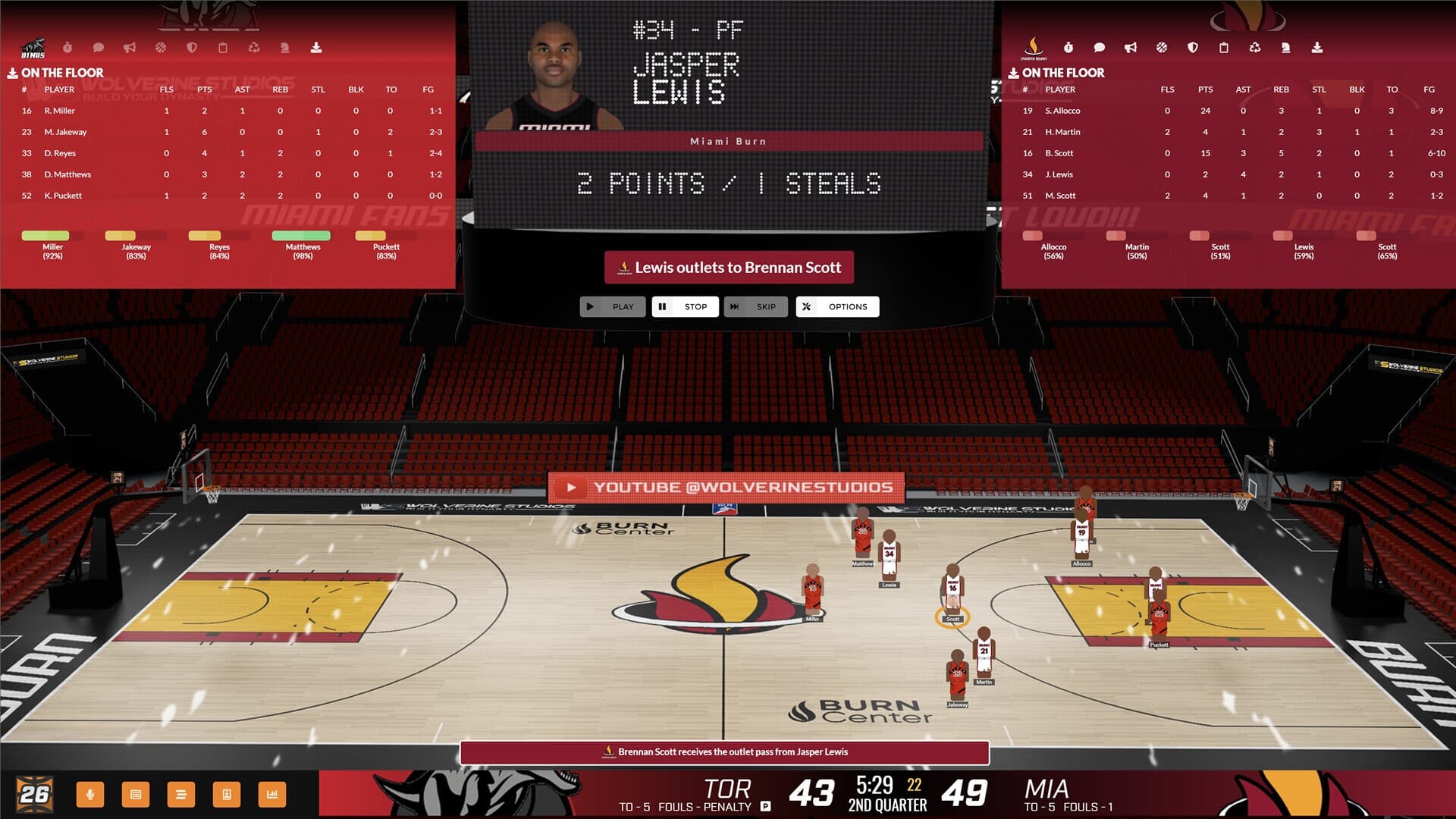The image size is (1456, 819).
Task: Open the tablet icon in the bottom toolbar
Action: coord(226,795)
